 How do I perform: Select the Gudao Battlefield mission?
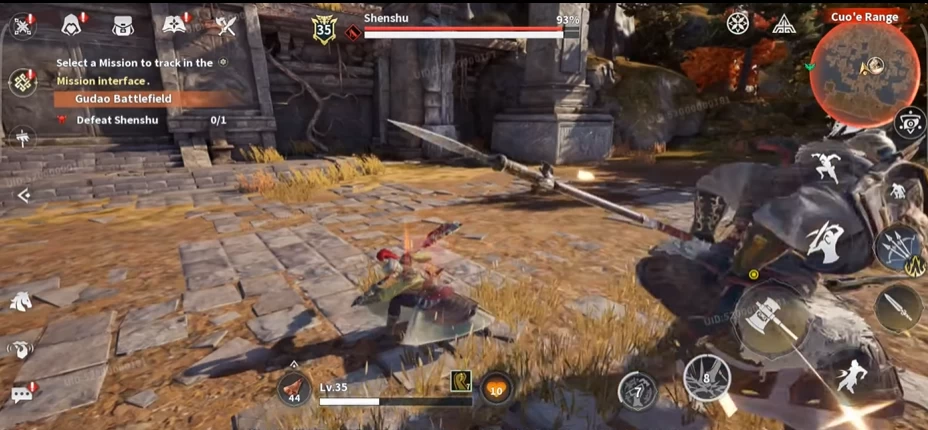(140, 99)
